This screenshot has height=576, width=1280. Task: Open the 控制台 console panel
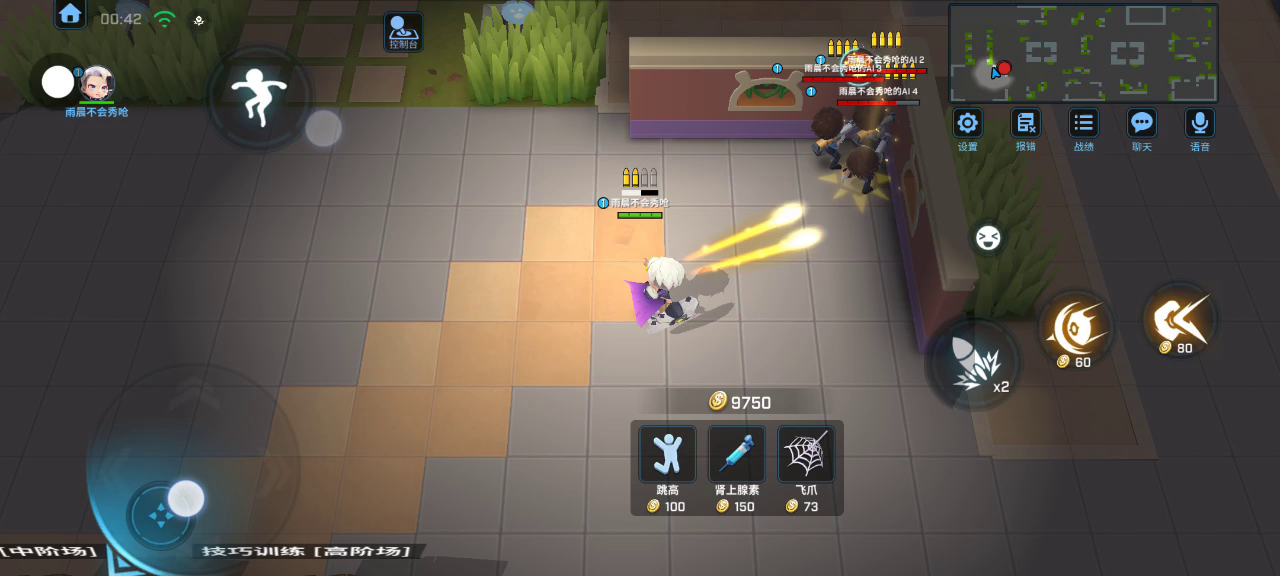pyautogui.click(x=404, y=30)
